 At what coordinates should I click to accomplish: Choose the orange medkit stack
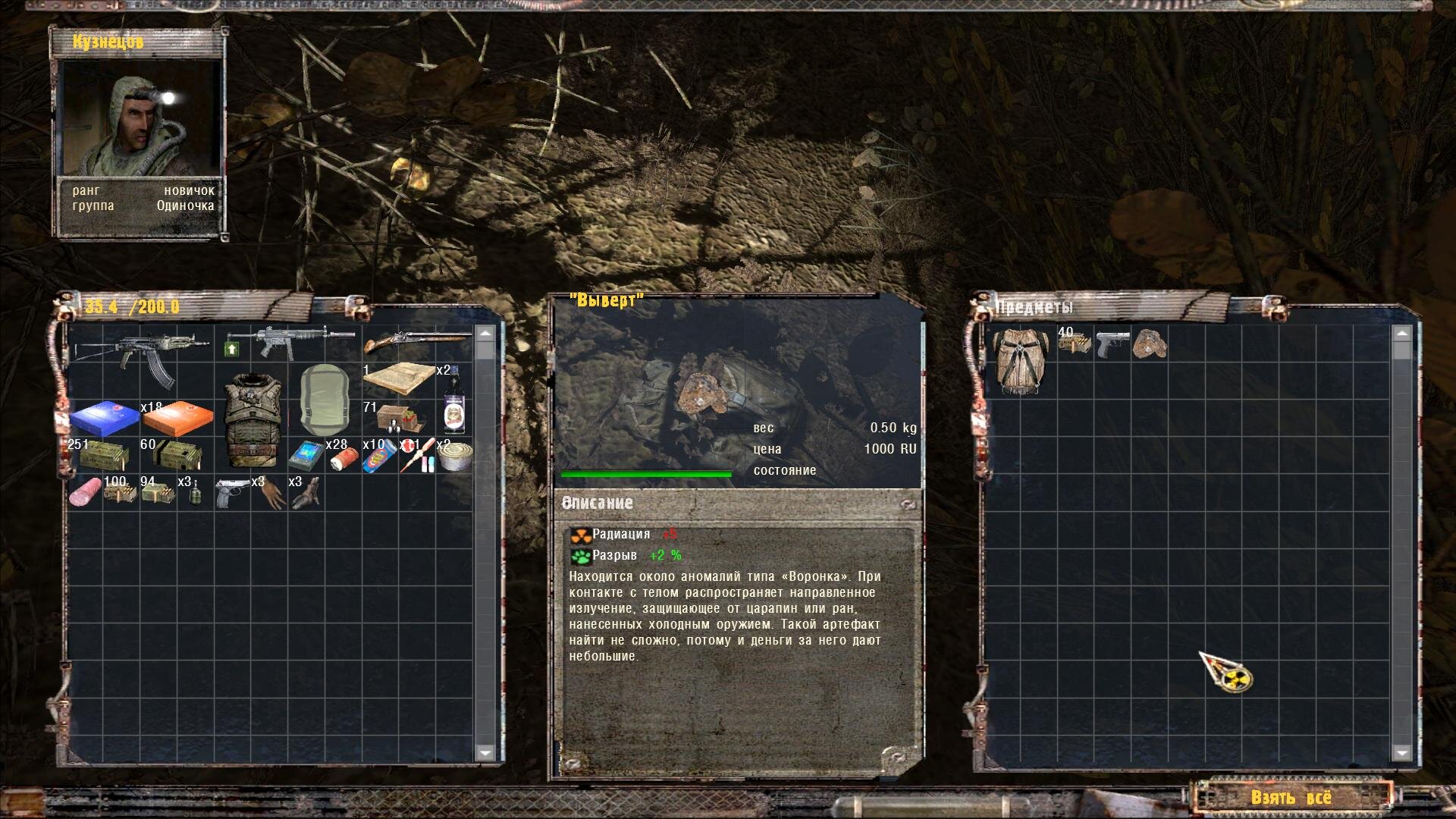pos(178,417)
